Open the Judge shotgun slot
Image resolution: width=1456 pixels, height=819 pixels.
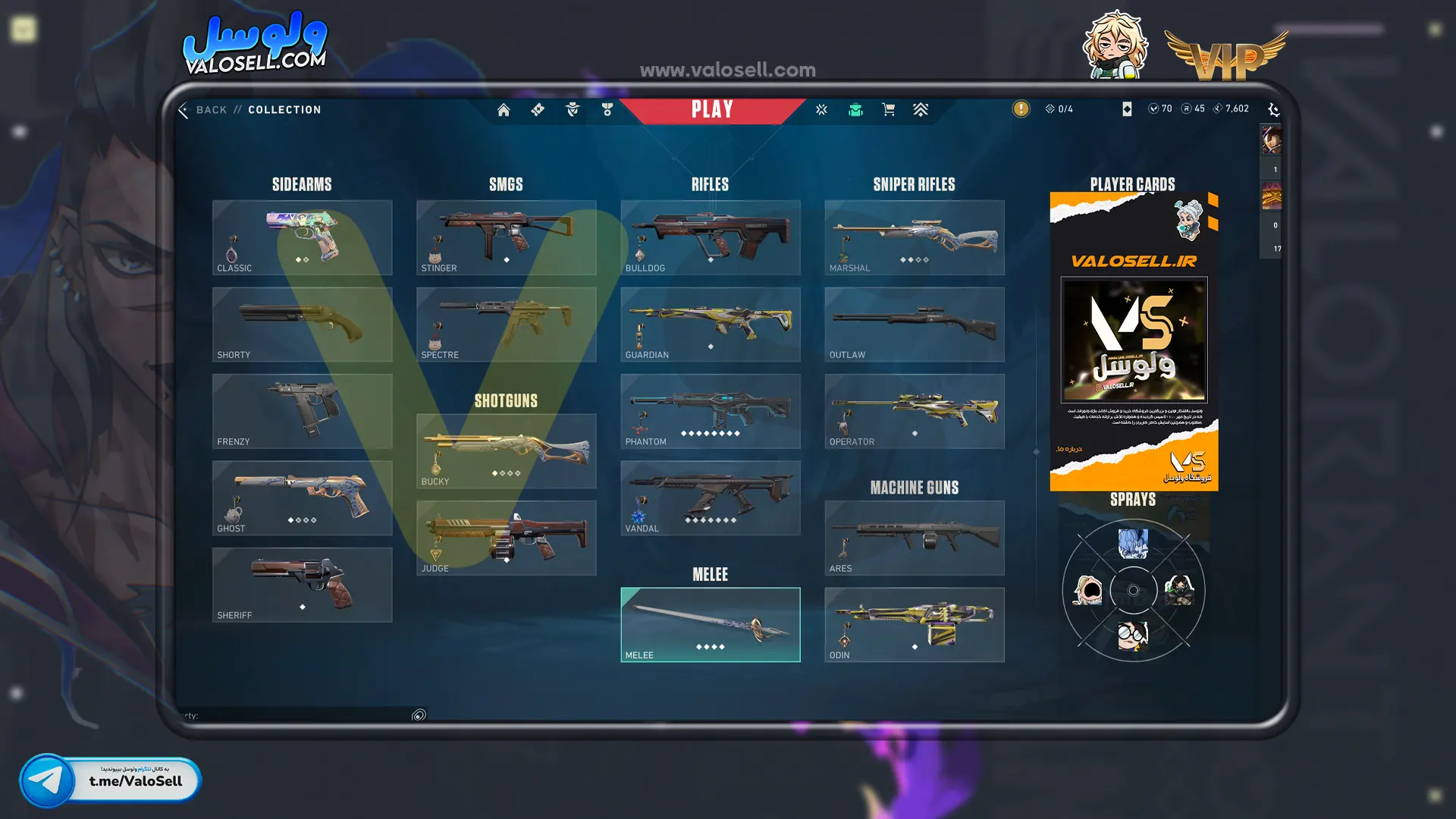pyautogui.click(x=506, y=538)
